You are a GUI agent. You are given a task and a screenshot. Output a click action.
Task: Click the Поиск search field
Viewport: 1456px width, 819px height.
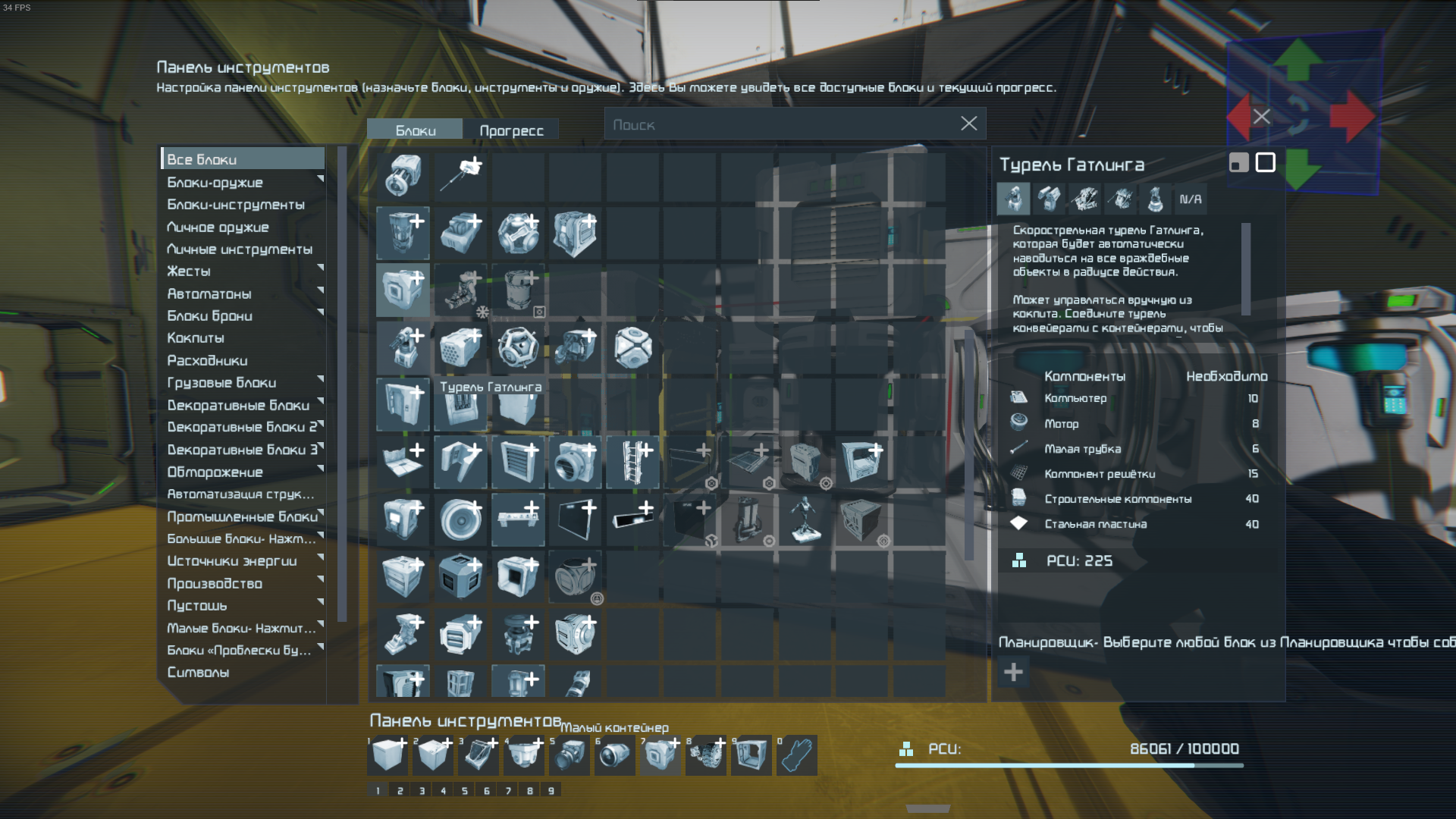(781, 124)
